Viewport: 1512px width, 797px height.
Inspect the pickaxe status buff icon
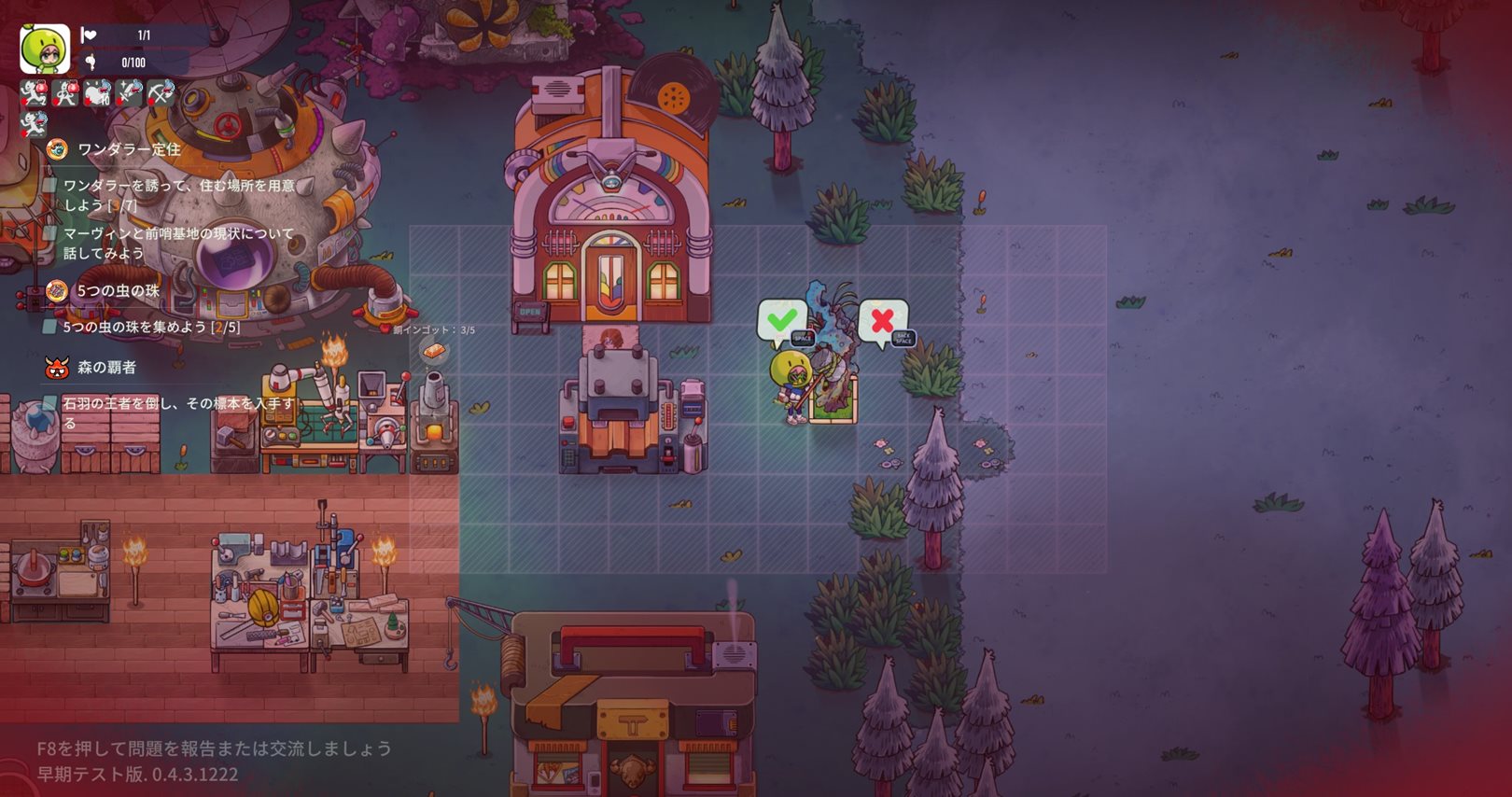point(161,92)
